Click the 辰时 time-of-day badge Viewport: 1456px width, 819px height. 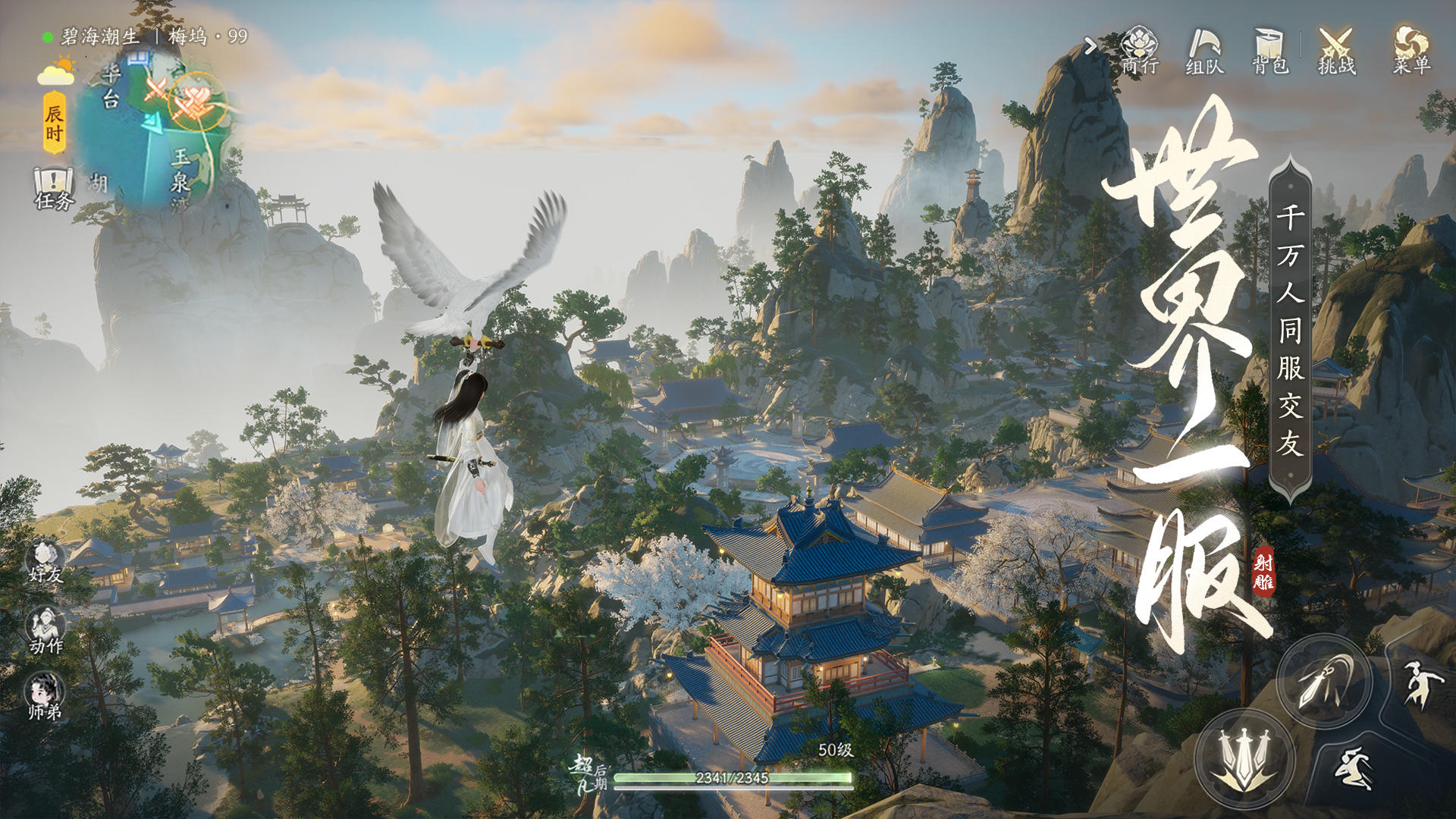pos(54,123)
